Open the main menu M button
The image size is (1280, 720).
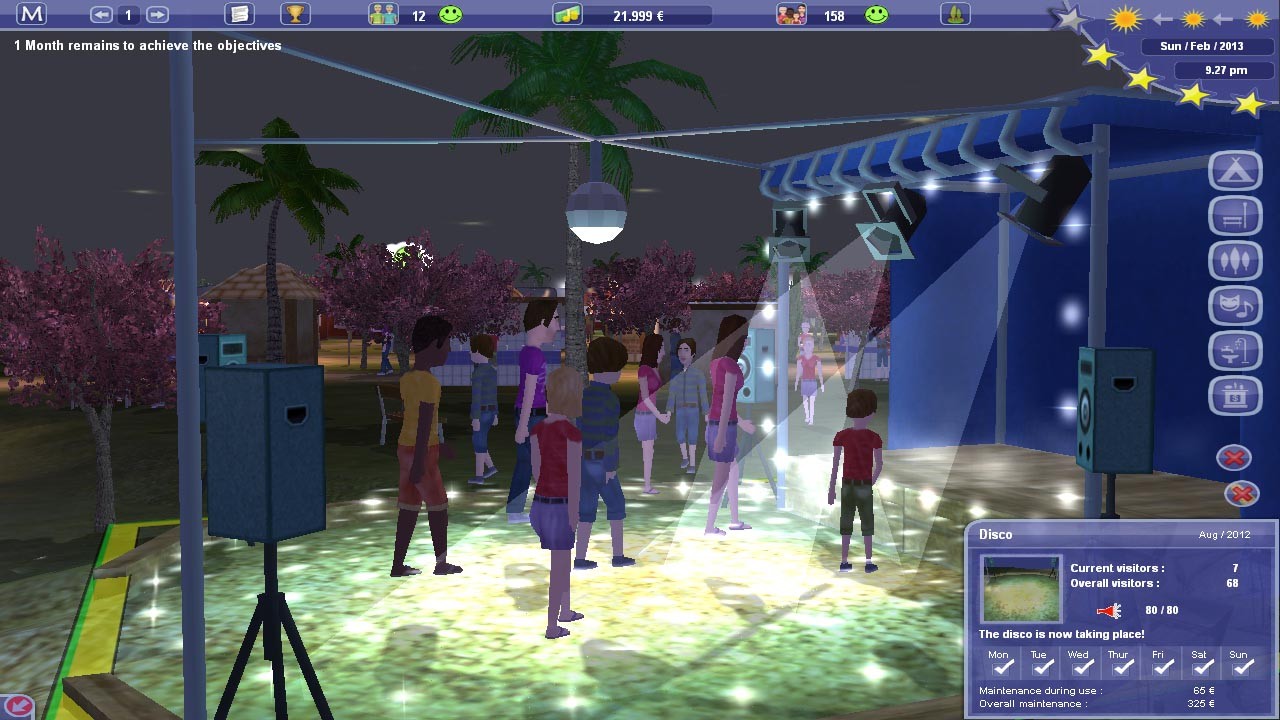pos(31,14)
